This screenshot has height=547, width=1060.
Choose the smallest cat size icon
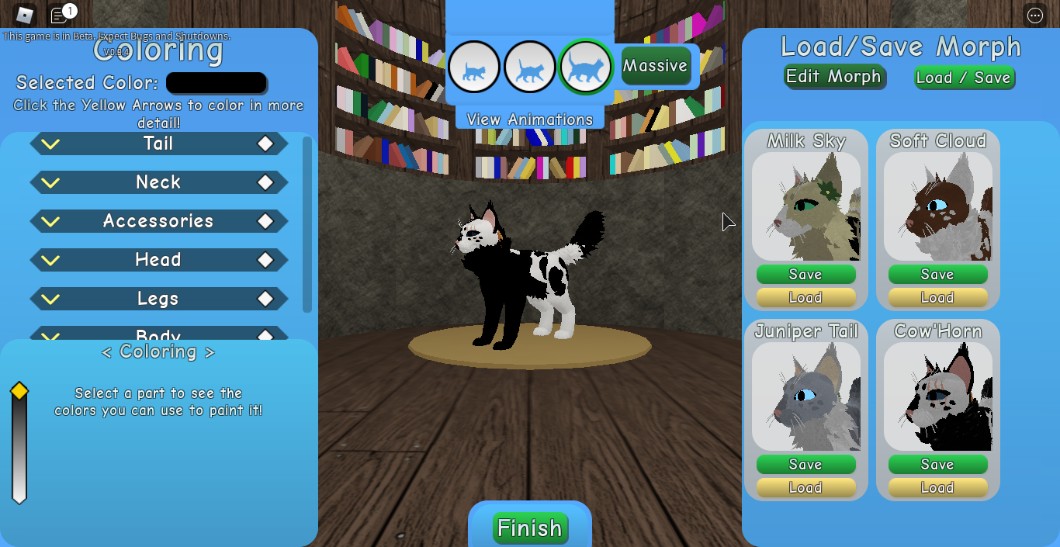click(474, 68)
